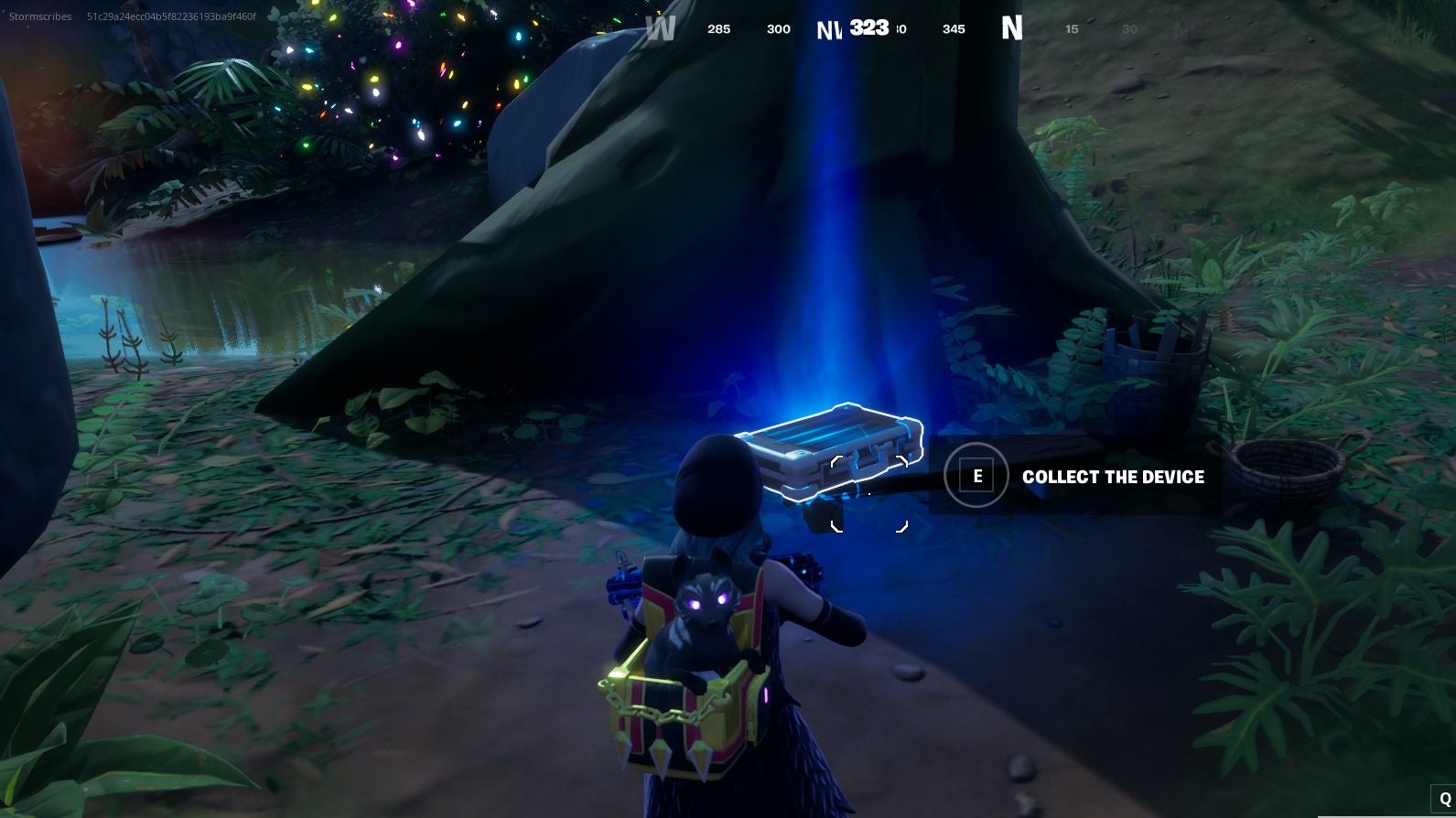Click the 300 compass heading marker
The height and width of the screenshot is (818, 1456).
[778, 28]
